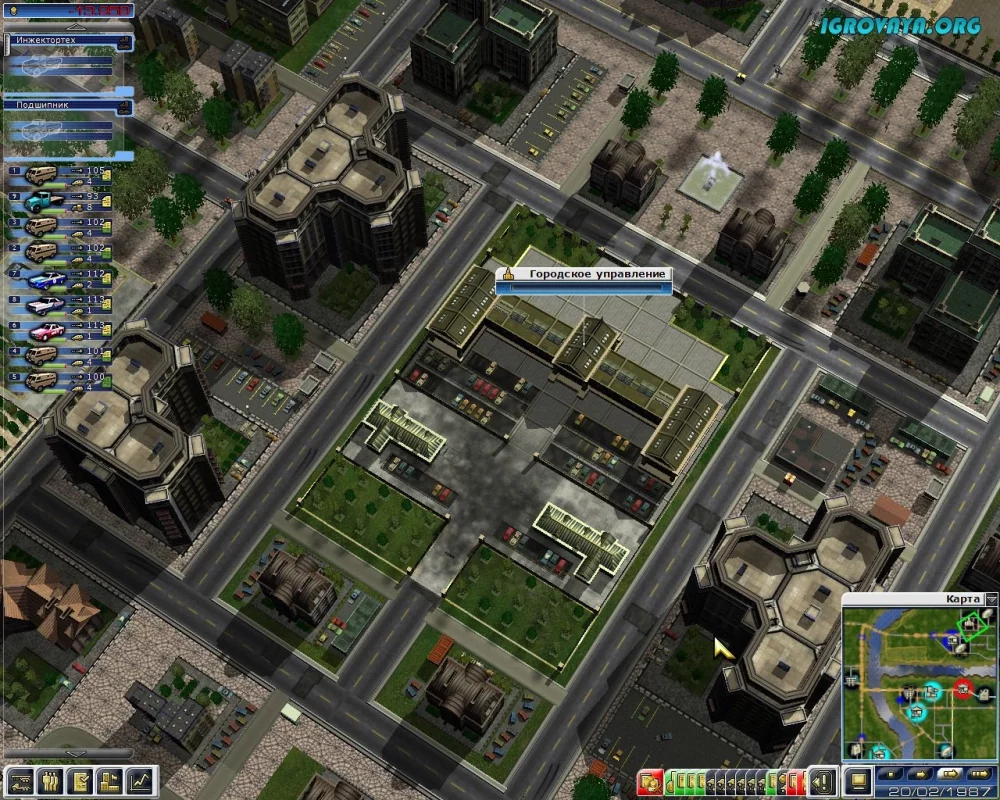The image size is (1000, 800).
Task: Open the statistics line graph menu
Action: click(141, 780)
